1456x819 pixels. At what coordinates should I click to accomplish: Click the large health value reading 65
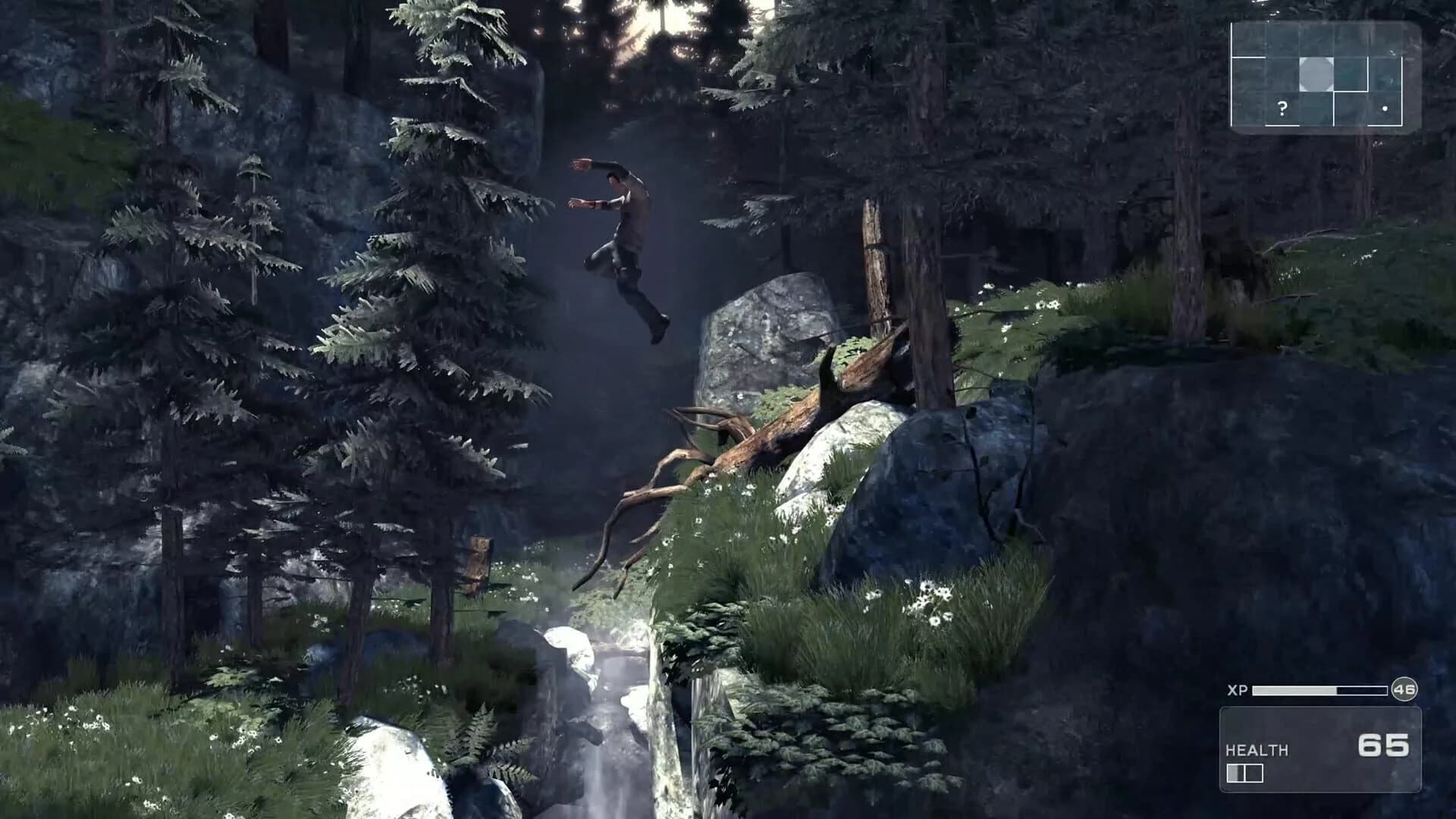point(1384,745)
